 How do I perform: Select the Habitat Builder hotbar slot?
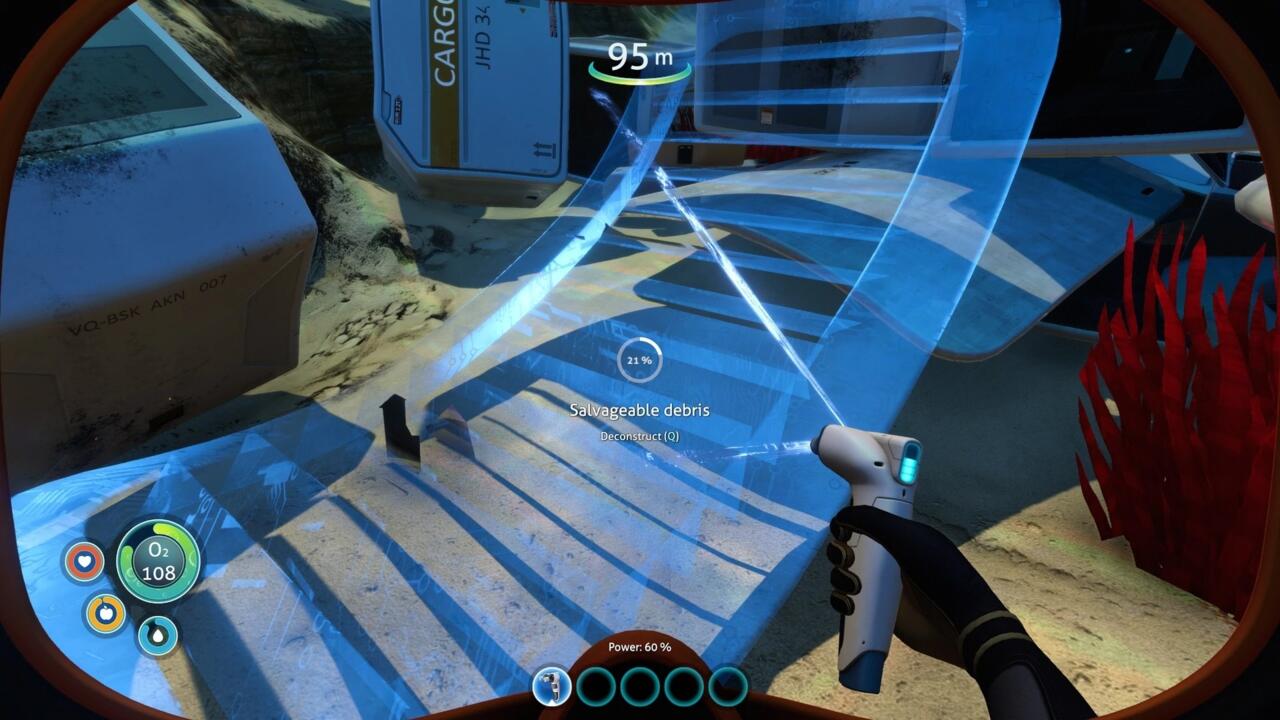(551, 686)
